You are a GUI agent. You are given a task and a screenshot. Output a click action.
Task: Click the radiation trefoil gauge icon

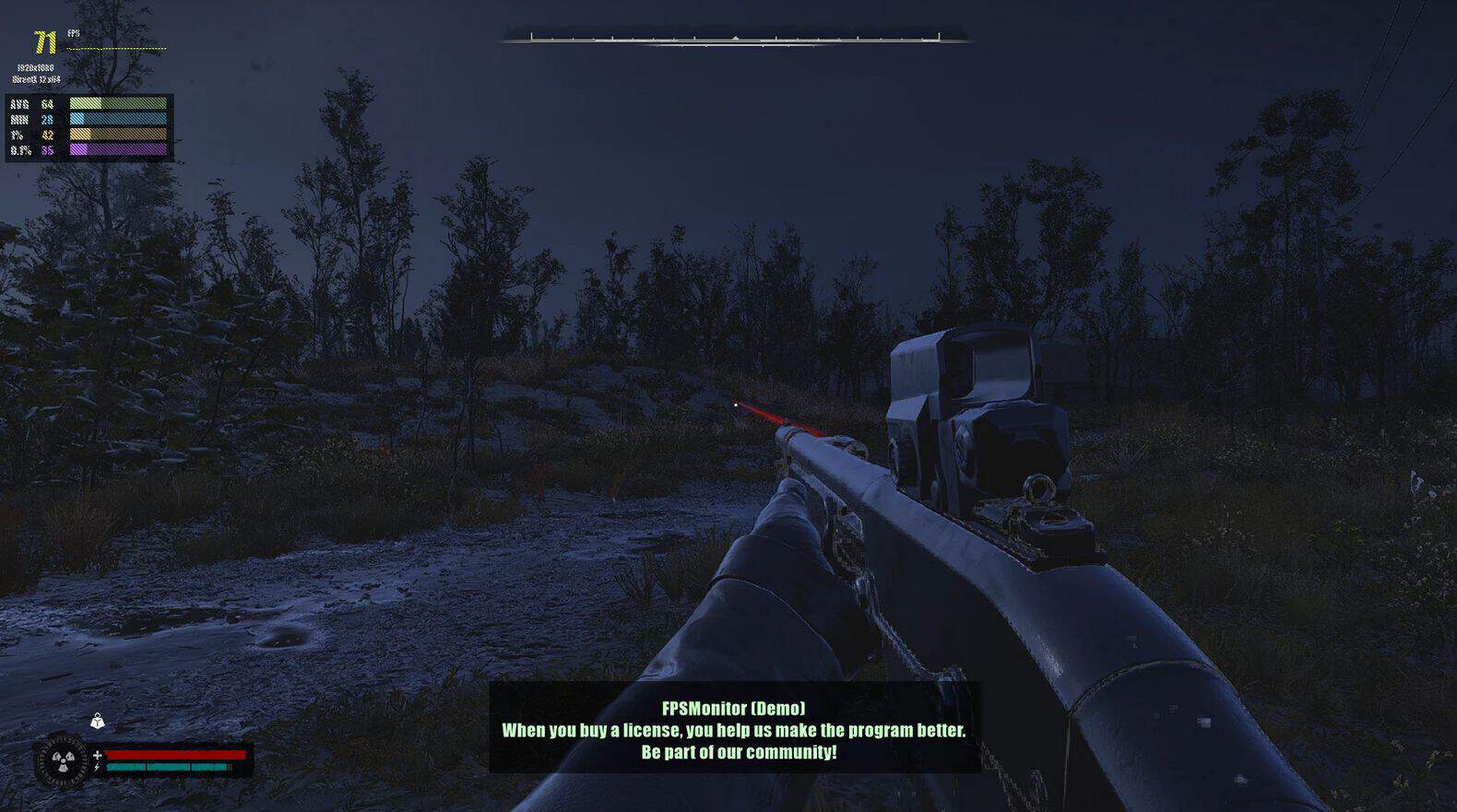[62, 761]
